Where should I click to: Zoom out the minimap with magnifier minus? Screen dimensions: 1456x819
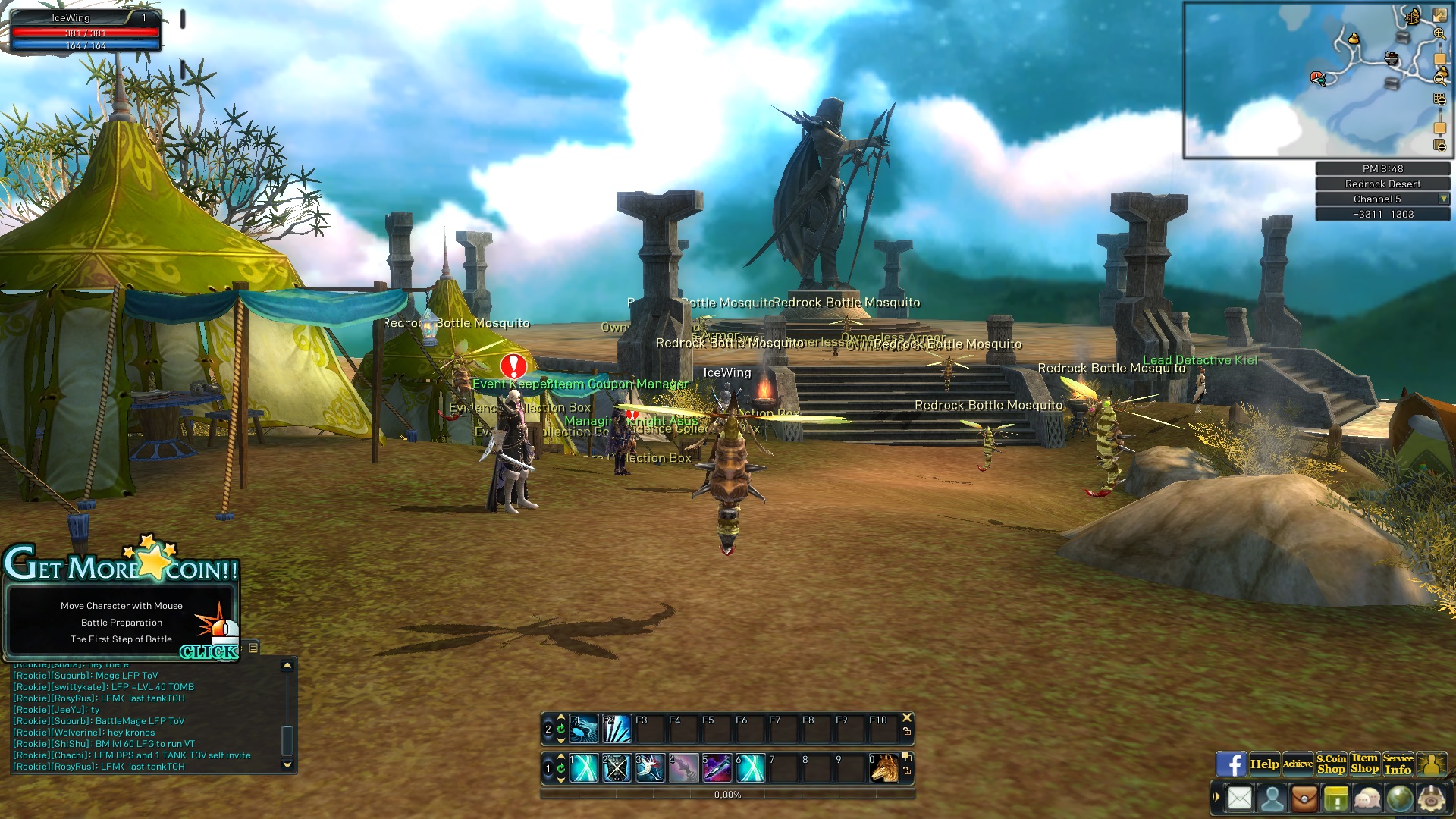pos(1439,78)
